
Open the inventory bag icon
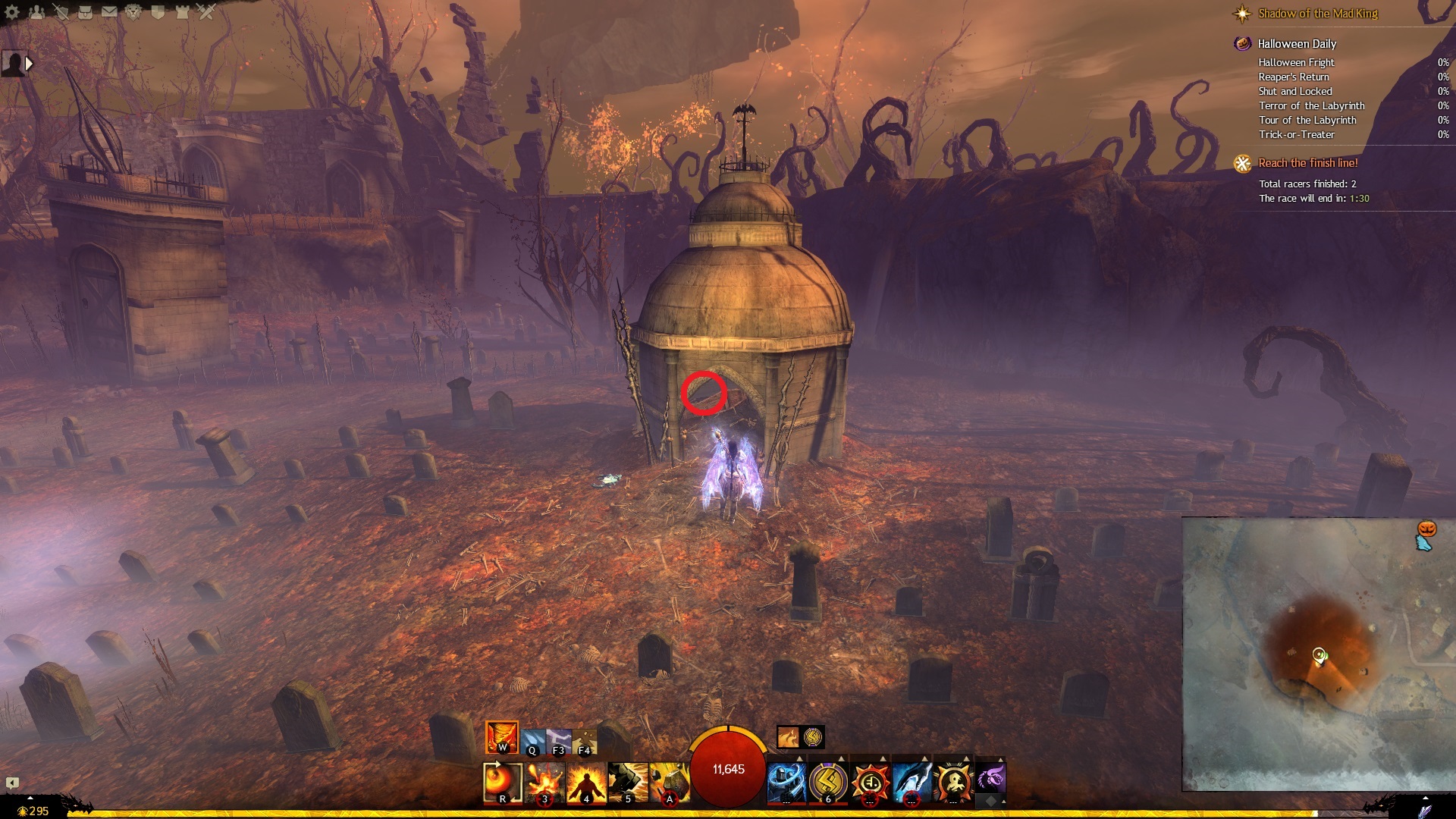(x=85, y=12)
